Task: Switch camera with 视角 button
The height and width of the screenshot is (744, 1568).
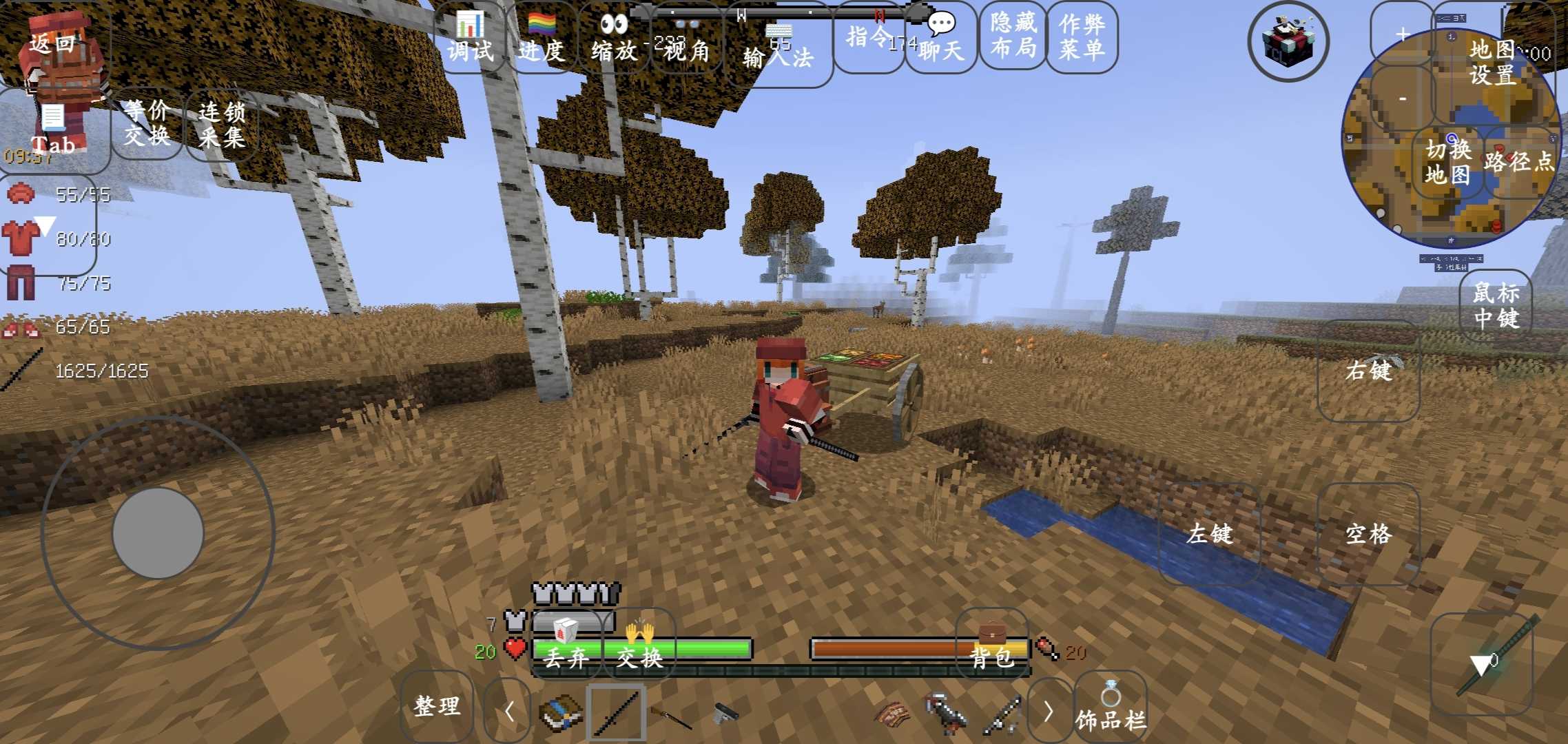Action: coord(686,43)
